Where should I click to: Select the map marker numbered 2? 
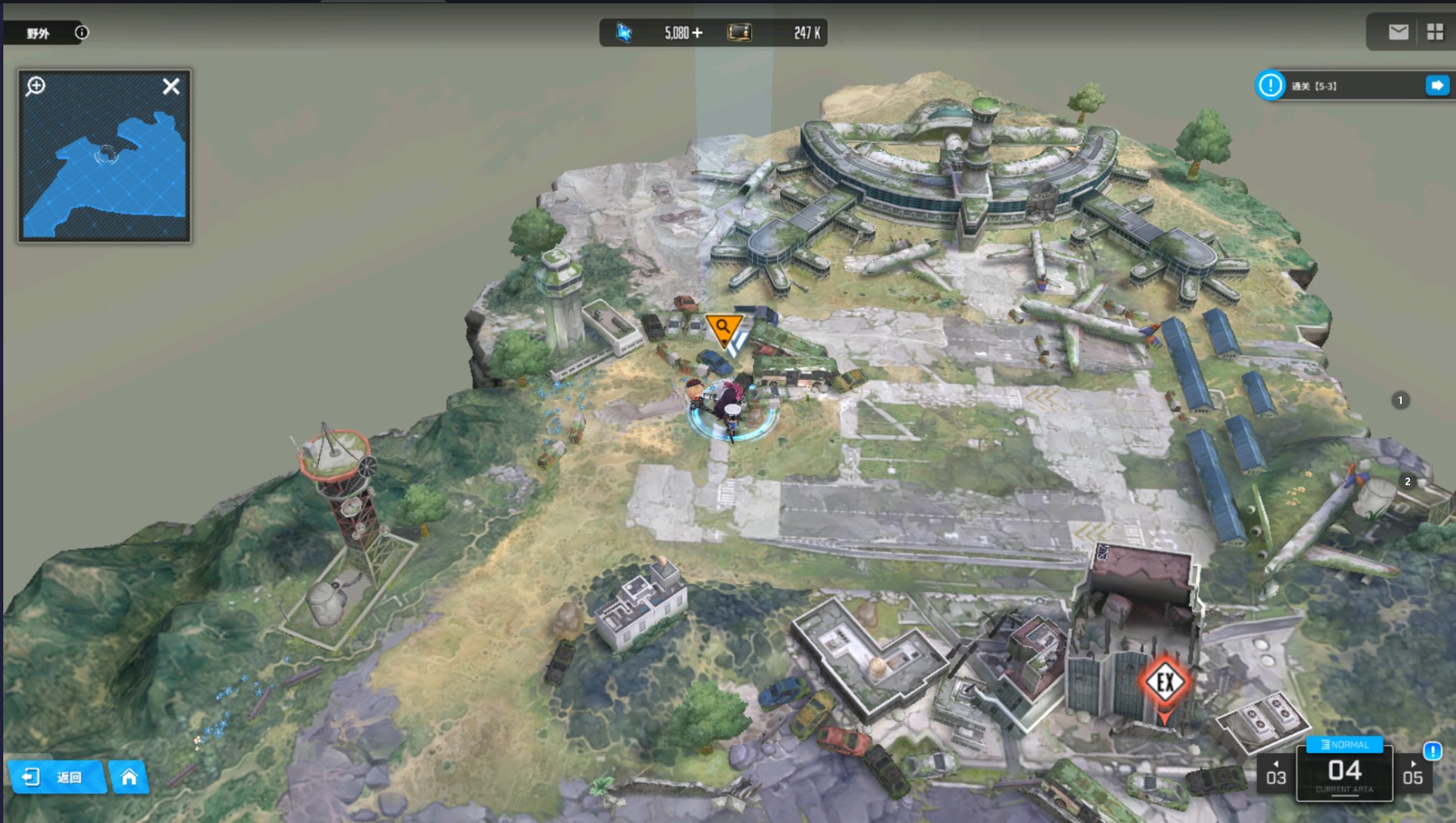(x=1407, y=482)
